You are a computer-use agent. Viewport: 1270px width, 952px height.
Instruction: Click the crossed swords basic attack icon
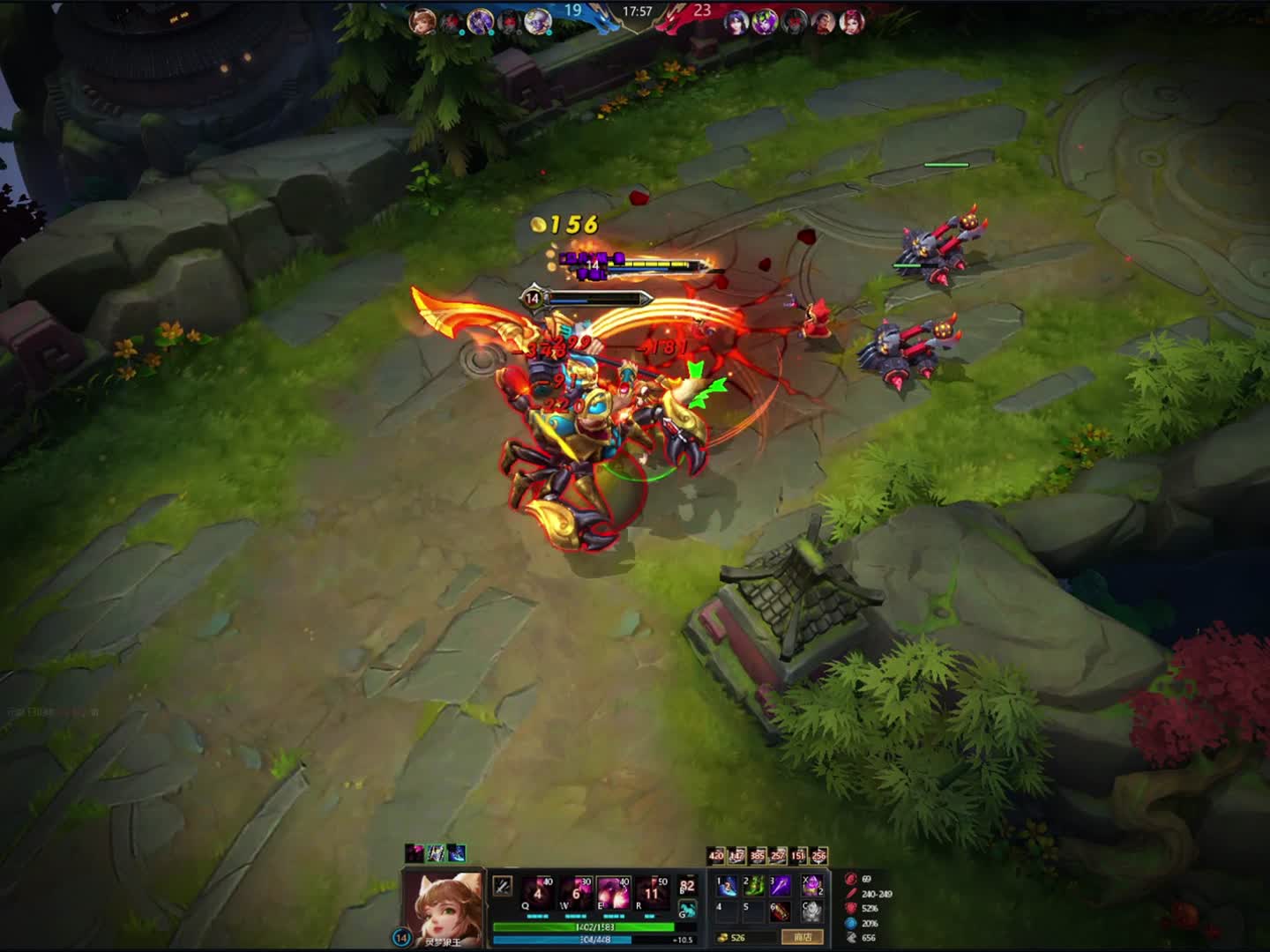503,885
